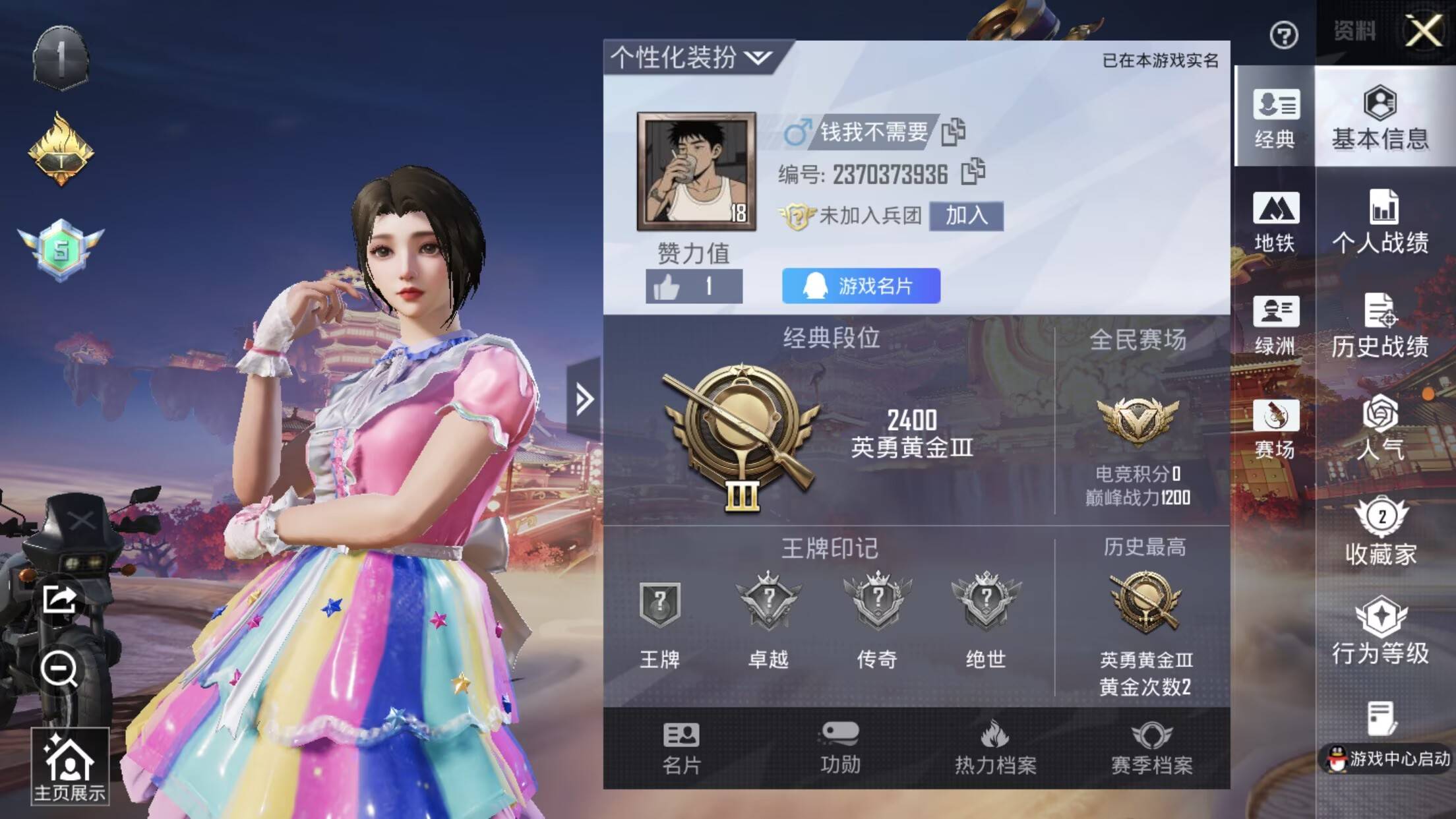
Task: Copy the player ID number
Action: (973, 172)
